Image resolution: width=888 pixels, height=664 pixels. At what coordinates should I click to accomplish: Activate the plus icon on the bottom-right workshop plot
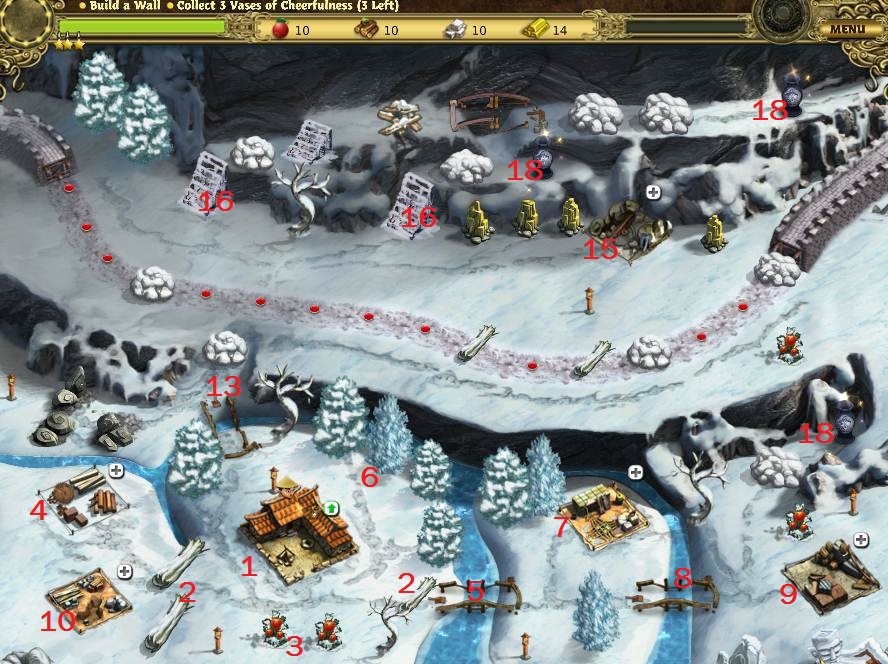(861, 541)
